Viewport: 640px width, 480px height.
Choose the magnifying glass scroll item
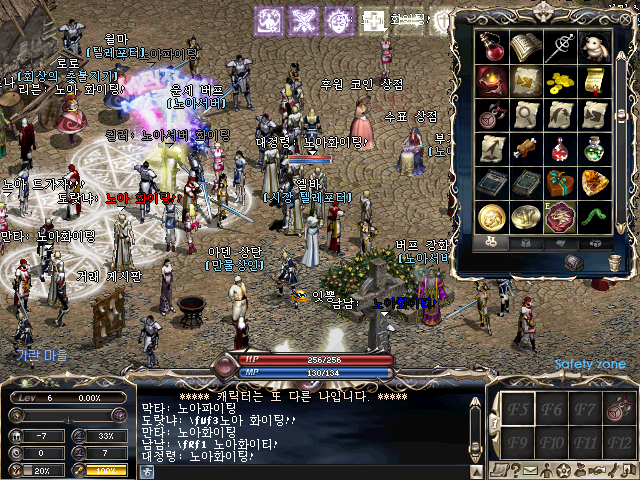pos(526,115)
